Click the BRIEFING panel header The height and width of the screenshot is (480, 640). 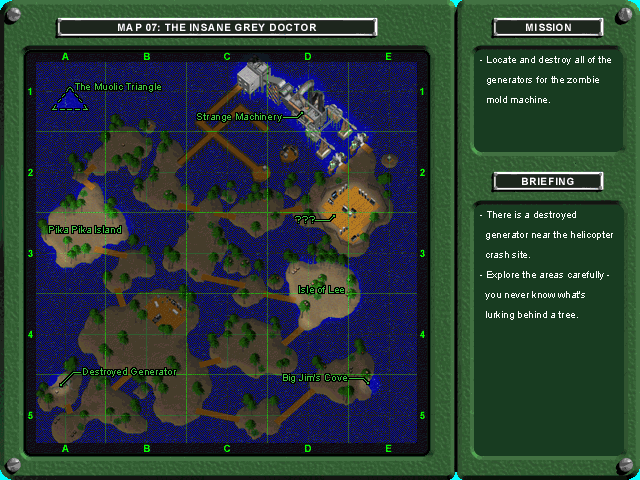pyautogui.click(x=548, y=181)
